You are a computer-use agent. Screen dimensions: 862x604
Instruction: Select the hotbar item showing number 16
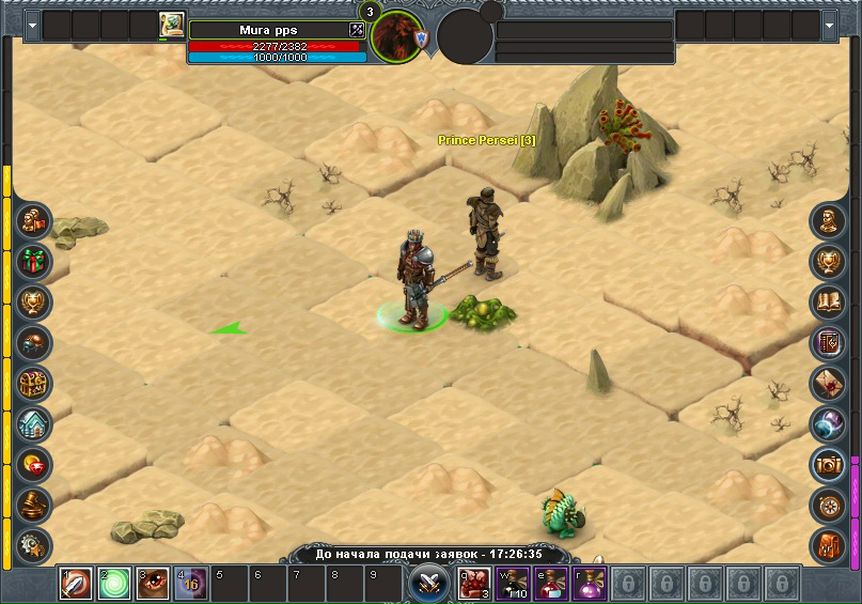[190, 583]
